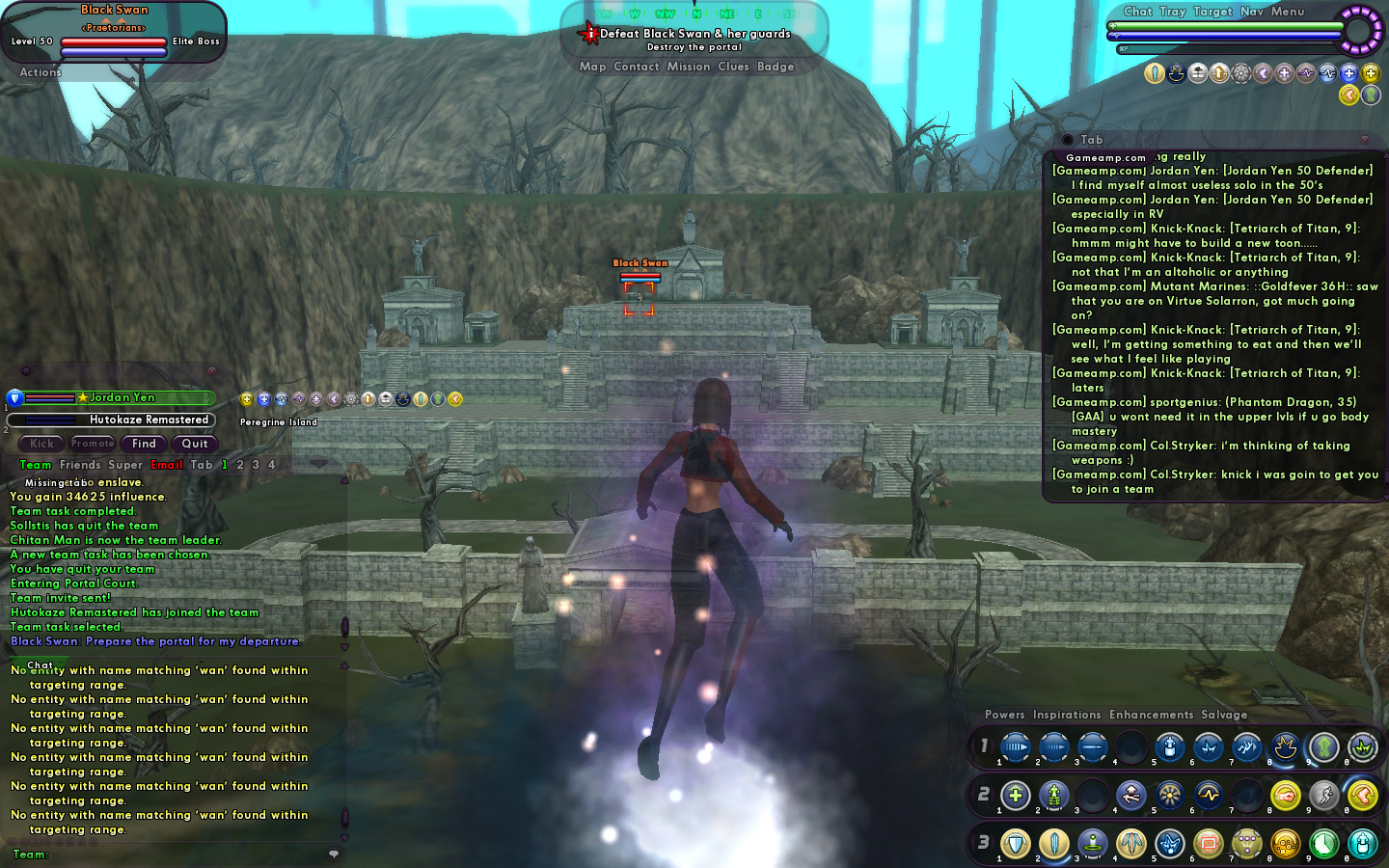Viewport: 1389px width, 868px height.
Task: Open the Inspirations tray tab
Action: (x=1066, y=715)
